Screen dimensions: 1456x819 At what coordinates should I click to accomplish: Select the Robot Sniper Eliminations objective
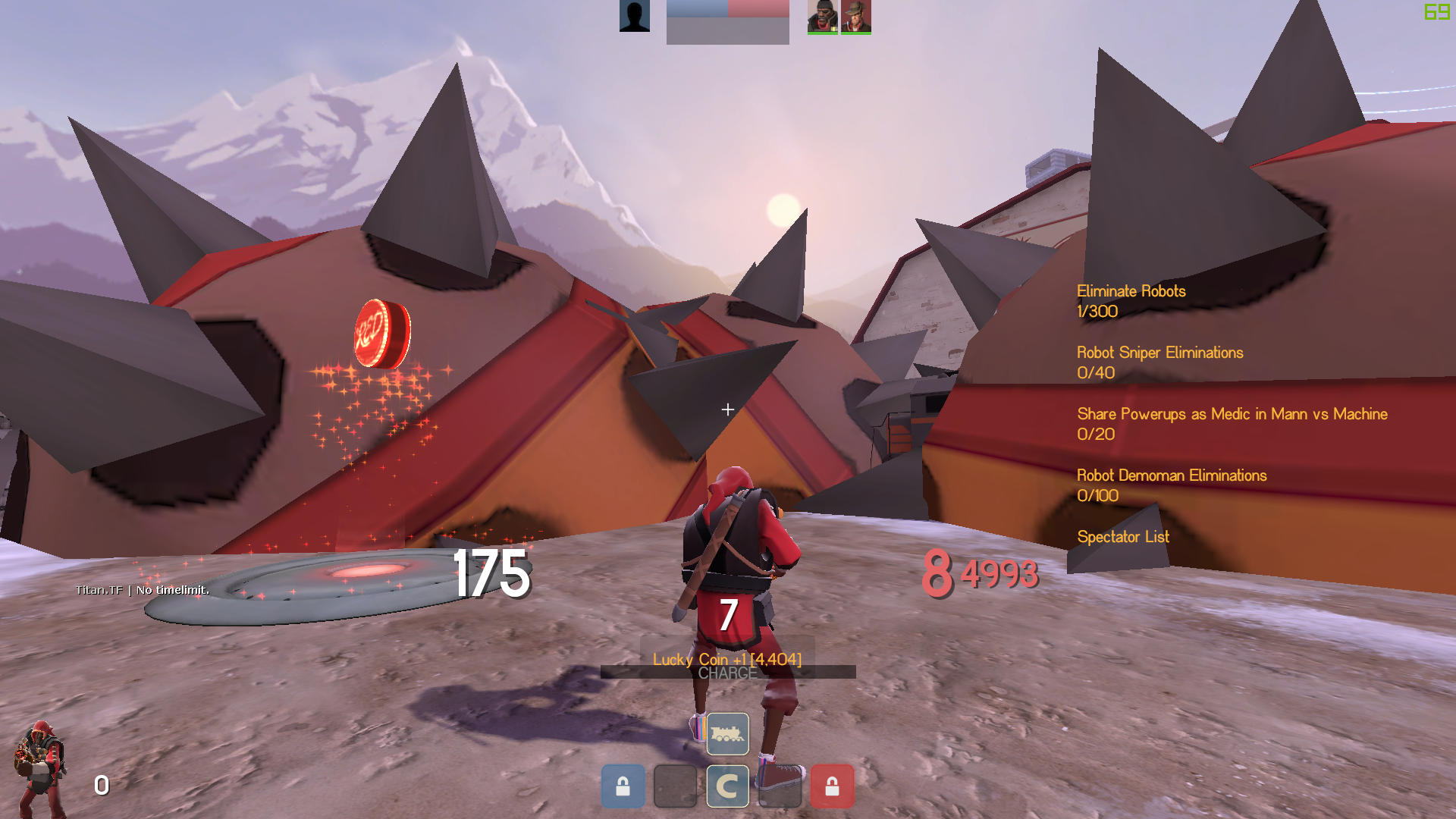1159,353
